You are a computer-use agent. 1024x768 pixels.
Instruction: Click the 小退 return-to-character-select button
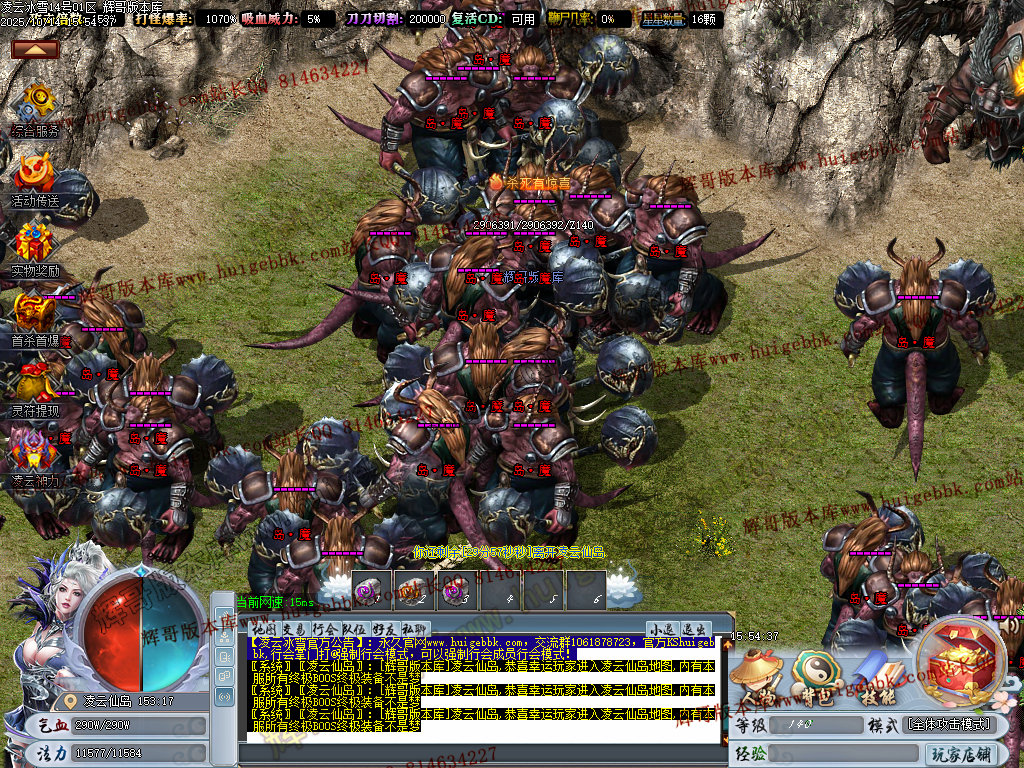661,629
